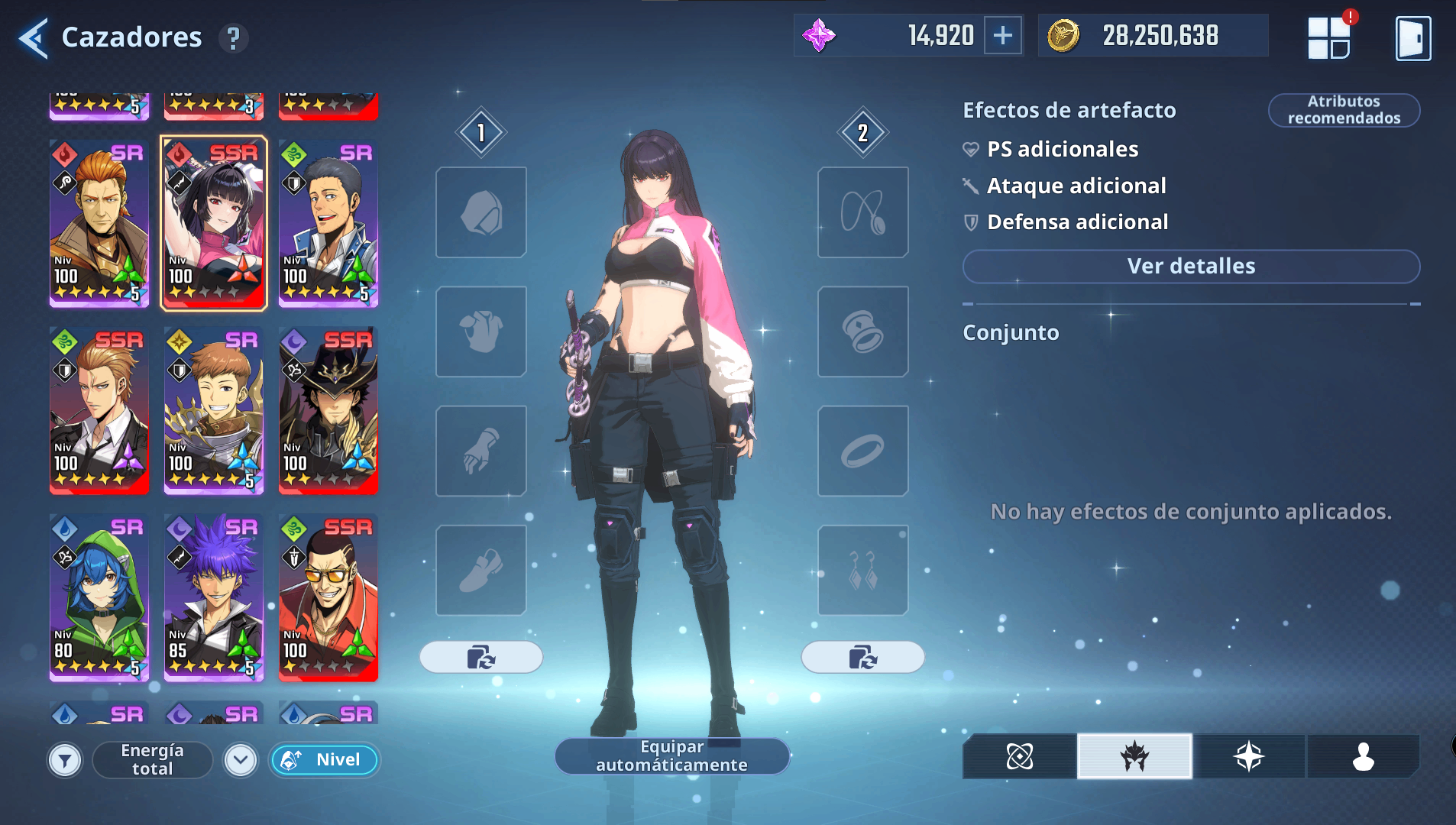Screen dimensions: 1456x825
Task: Open the hunter filter funnel
Action: 65,760
